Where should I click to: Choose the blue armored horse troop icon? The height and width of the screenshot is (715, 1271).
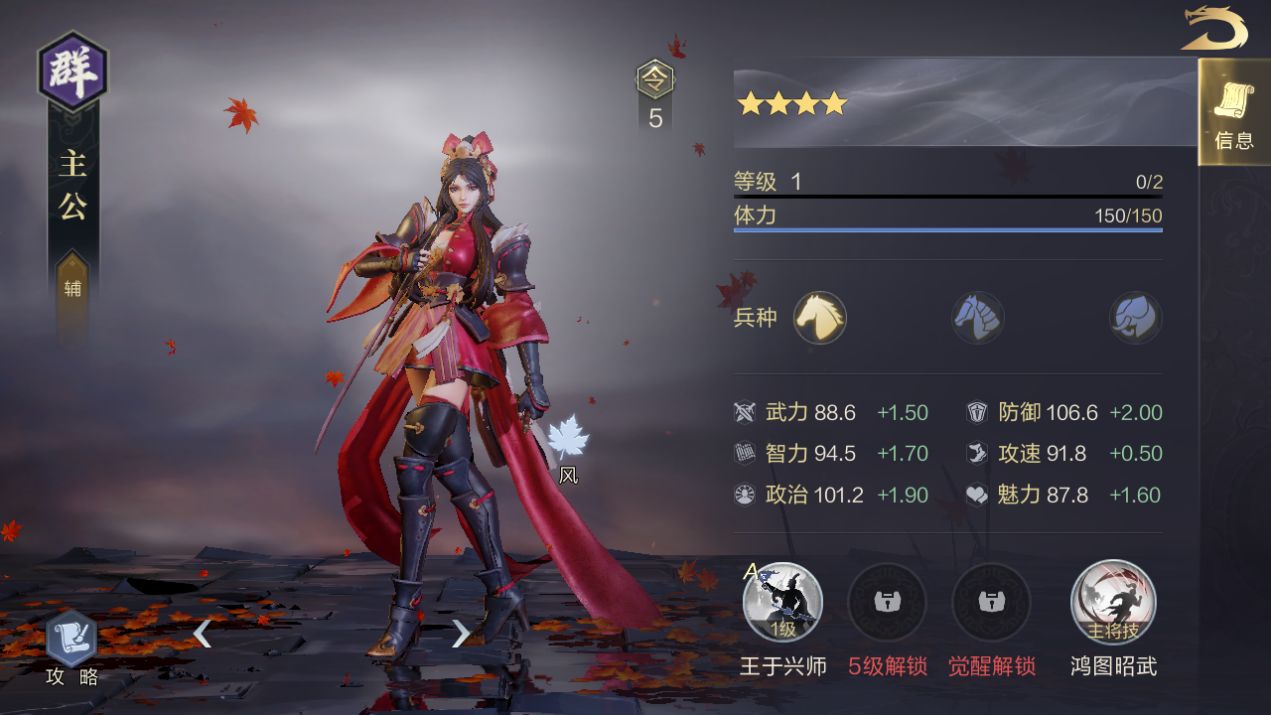coord(977,318)
